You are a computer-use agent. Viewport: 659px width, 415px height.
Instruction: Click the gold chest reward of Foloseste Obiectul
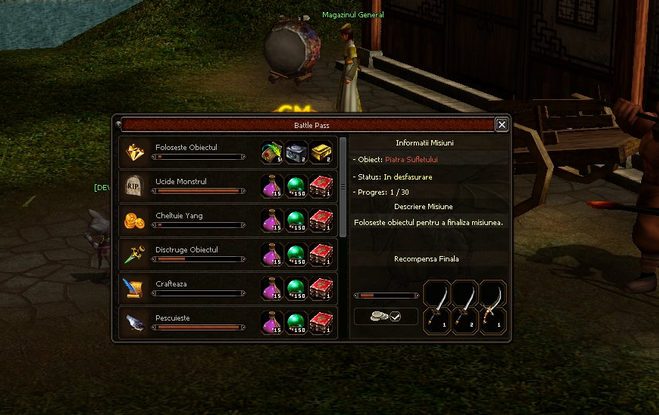click(x=320, y=152)
